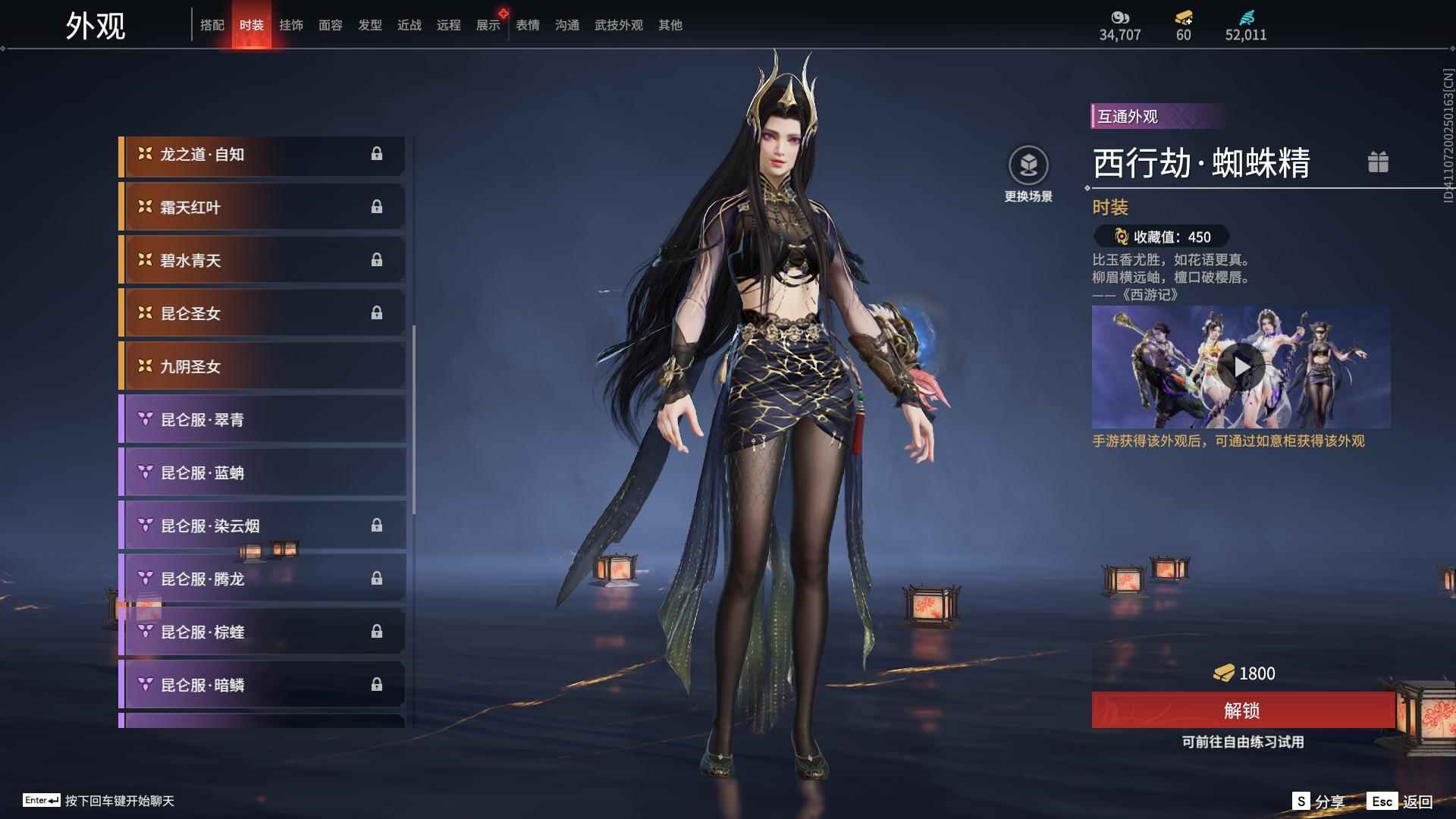This screenshot has height=819, width=1456.
Task: Play the outfit preview video
Action: click(x=1241, y=367)
